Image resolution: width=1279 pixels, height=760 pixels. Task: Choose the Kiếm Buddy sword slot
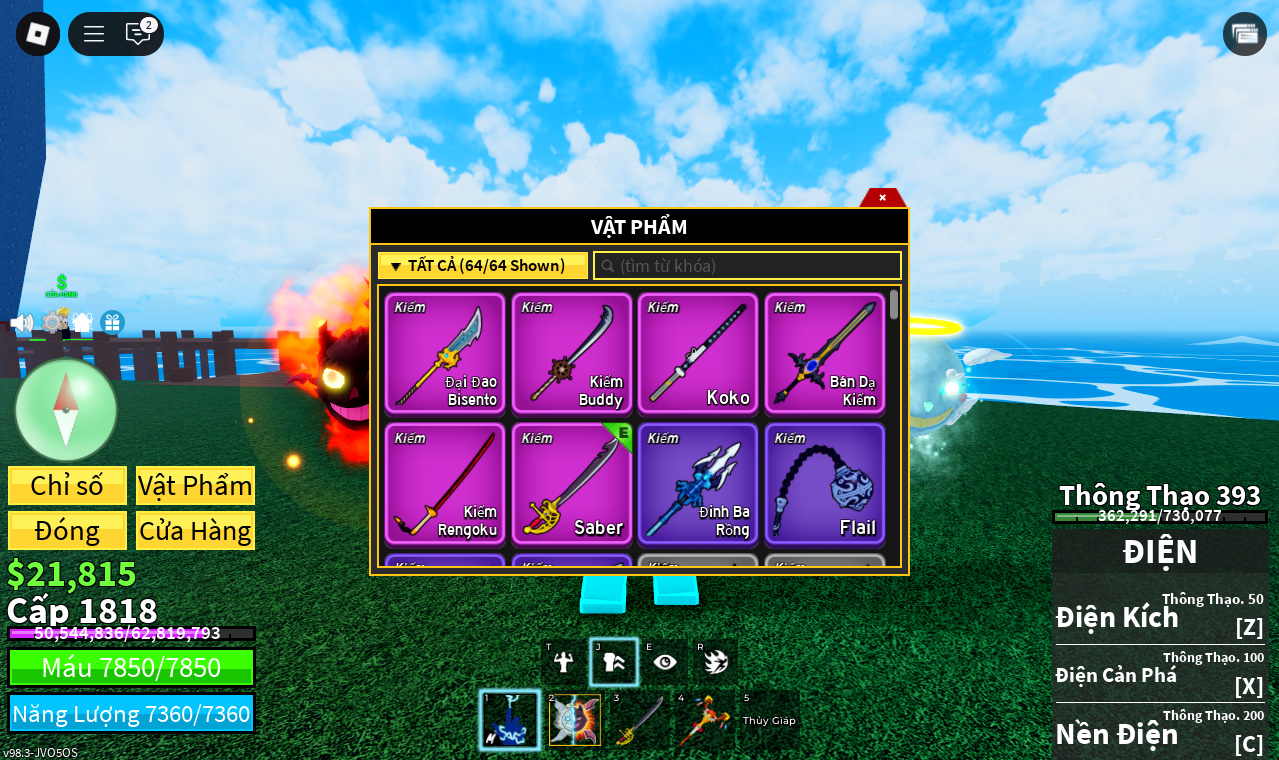click(572, 353)
